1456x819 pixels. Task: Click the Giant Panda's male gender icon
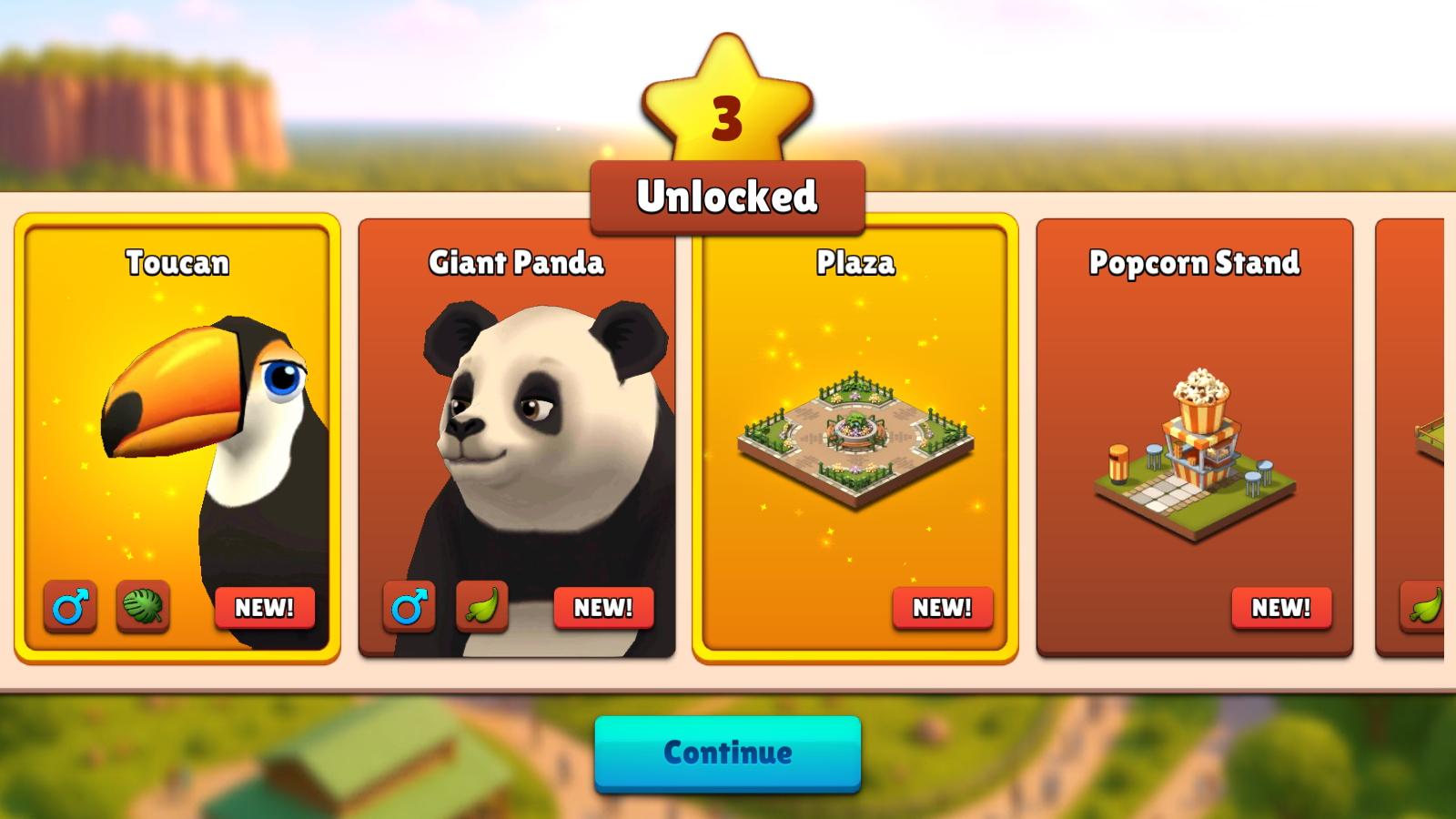tap(409, 606)
